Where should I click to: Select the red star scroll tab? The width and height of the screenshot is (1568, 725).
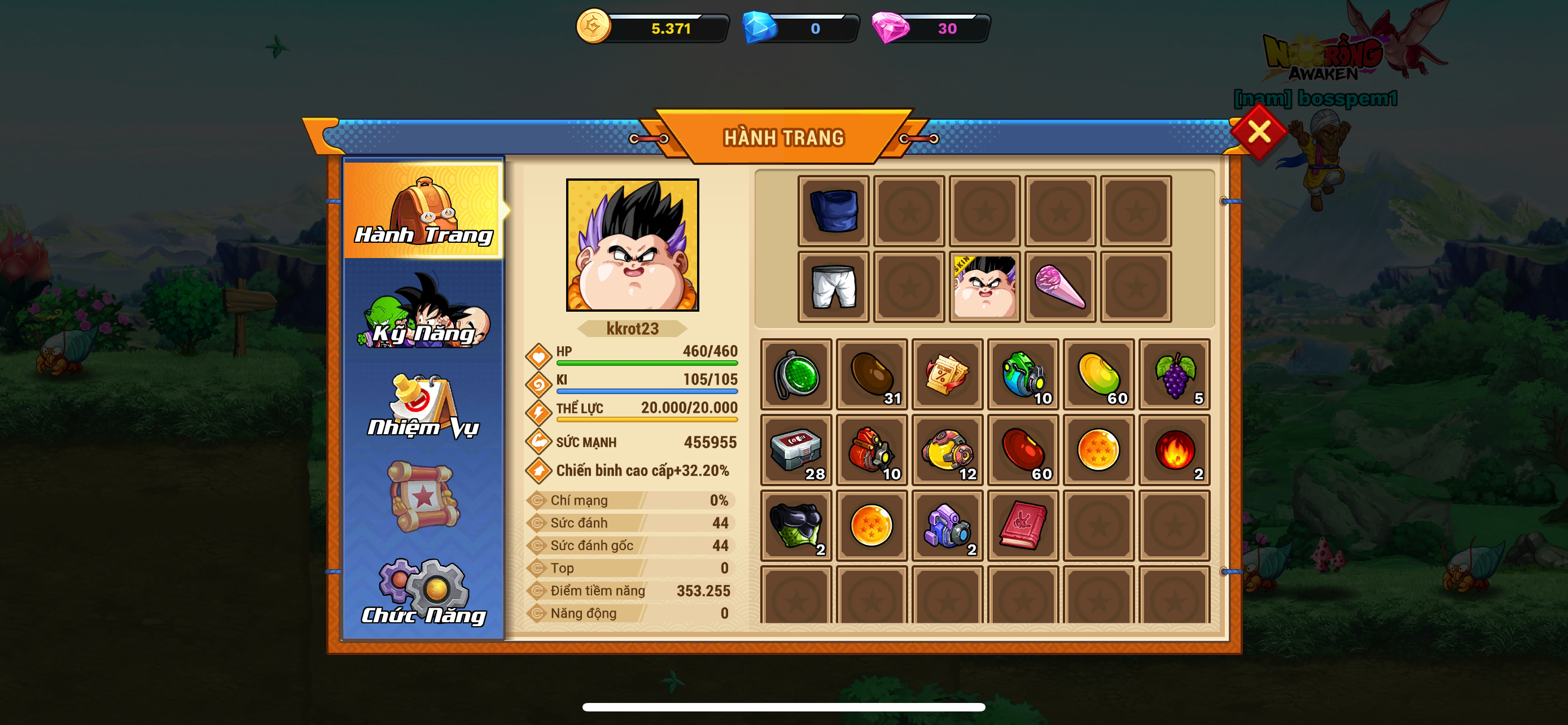[x=424, y=496]
